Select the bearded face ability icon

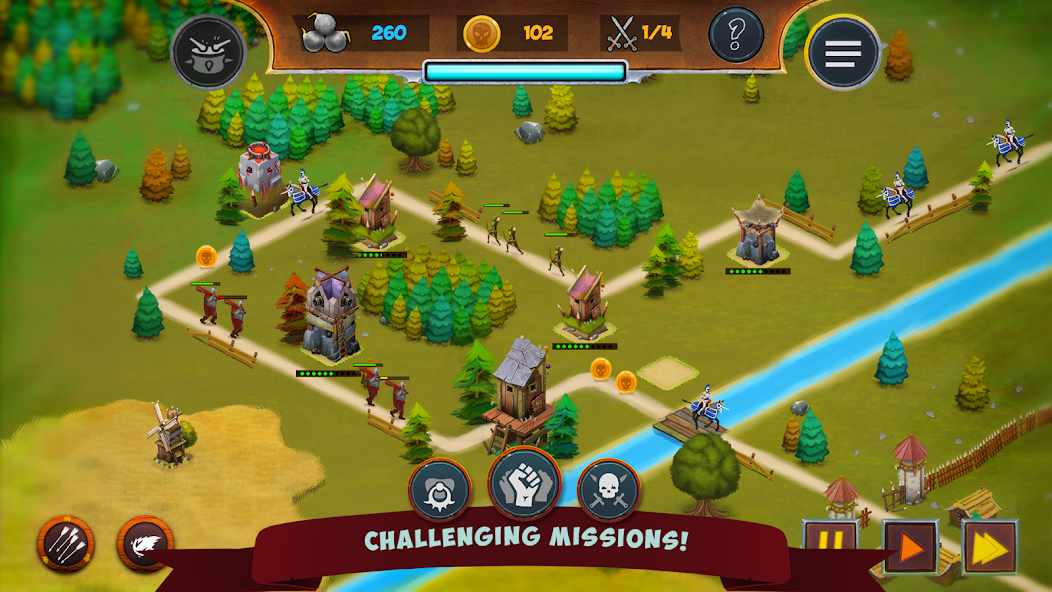[439, 490]
